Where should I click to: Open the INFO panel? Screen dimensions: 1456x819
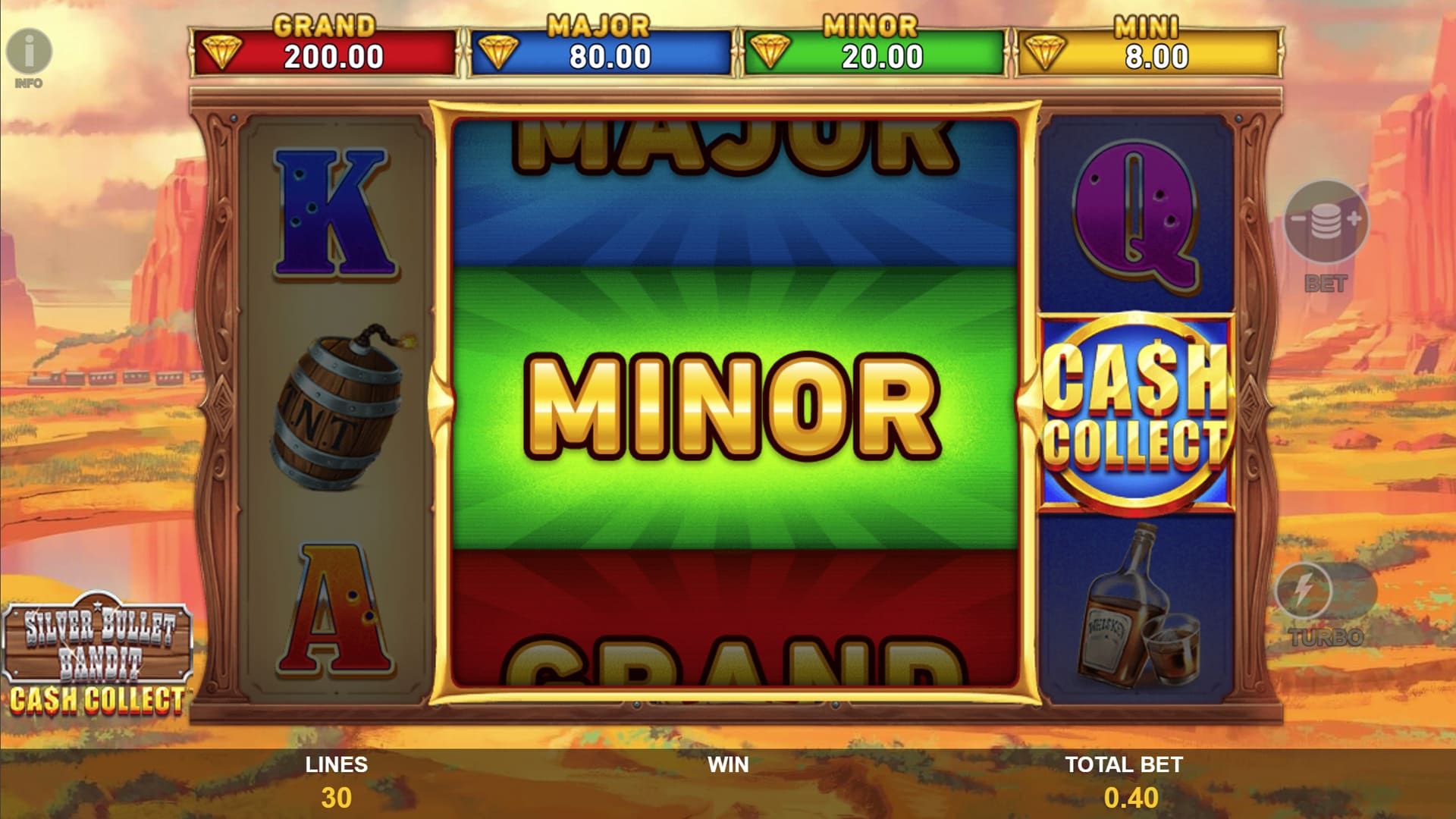click(x=30, y=52)
